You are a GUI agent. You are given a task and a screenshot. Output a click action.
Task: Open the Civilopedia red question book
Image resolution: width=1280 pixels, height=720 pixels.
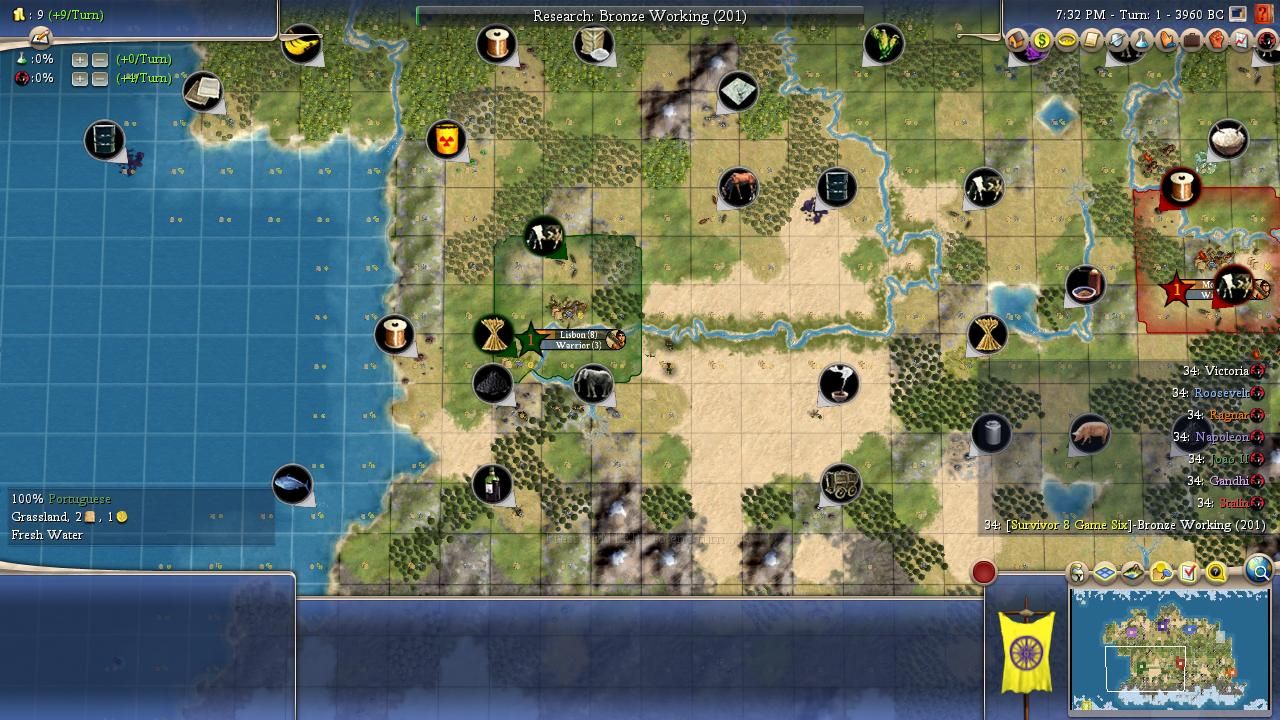(x=1265, y=14)
